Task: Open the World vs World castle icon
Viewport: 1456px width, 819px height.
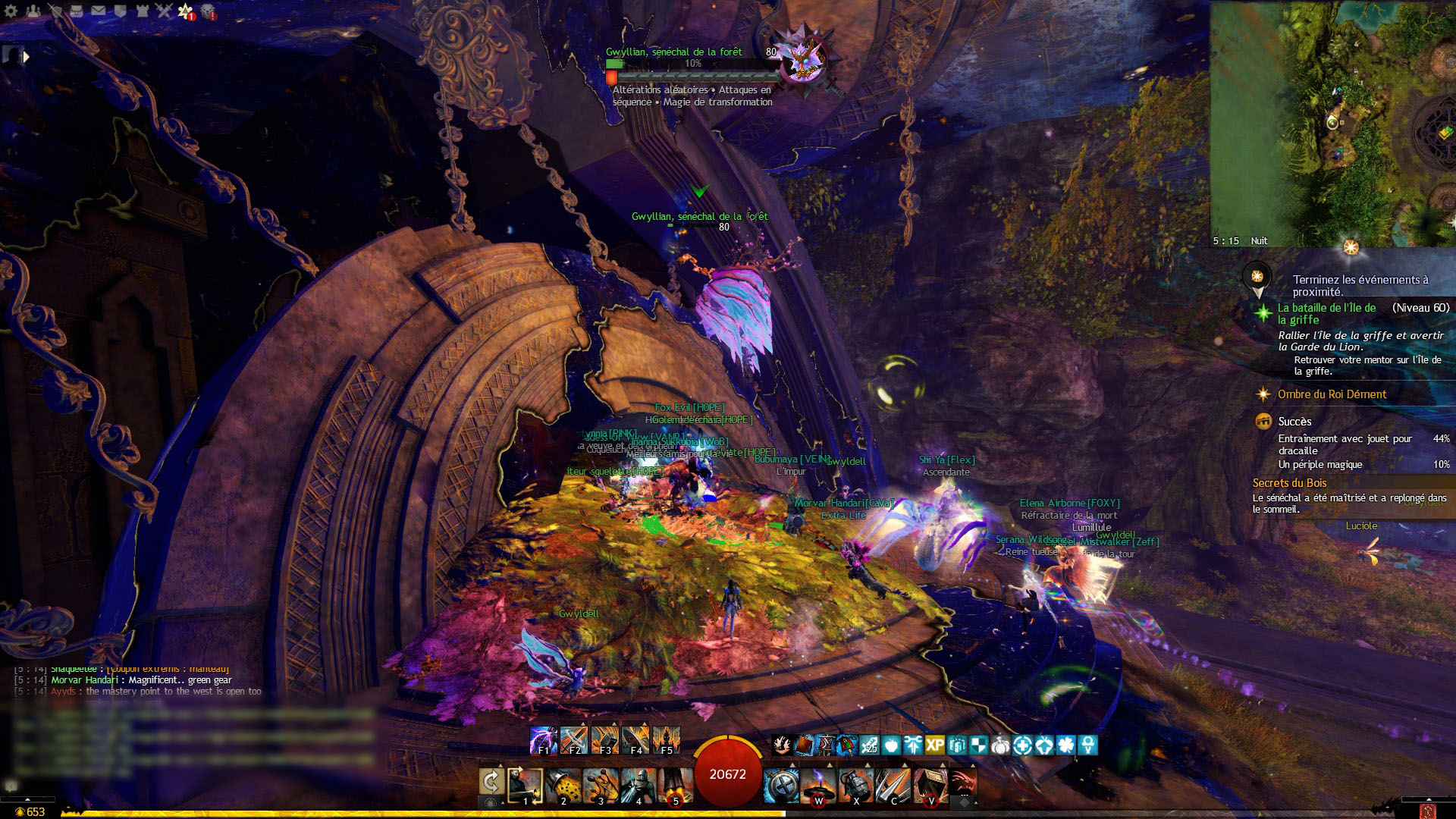Action: [142, 11]
